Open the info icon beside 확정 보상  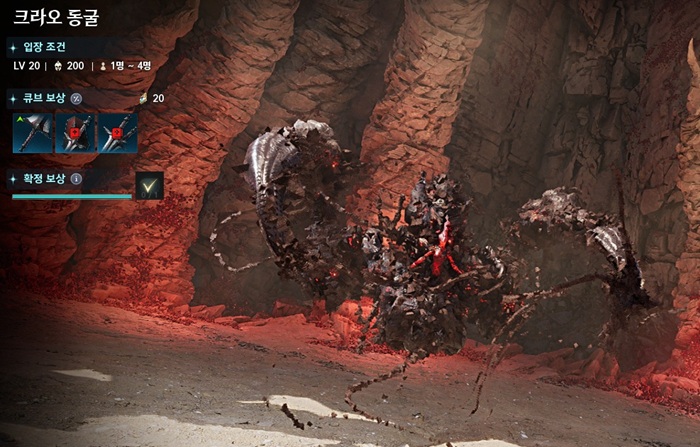76,179
